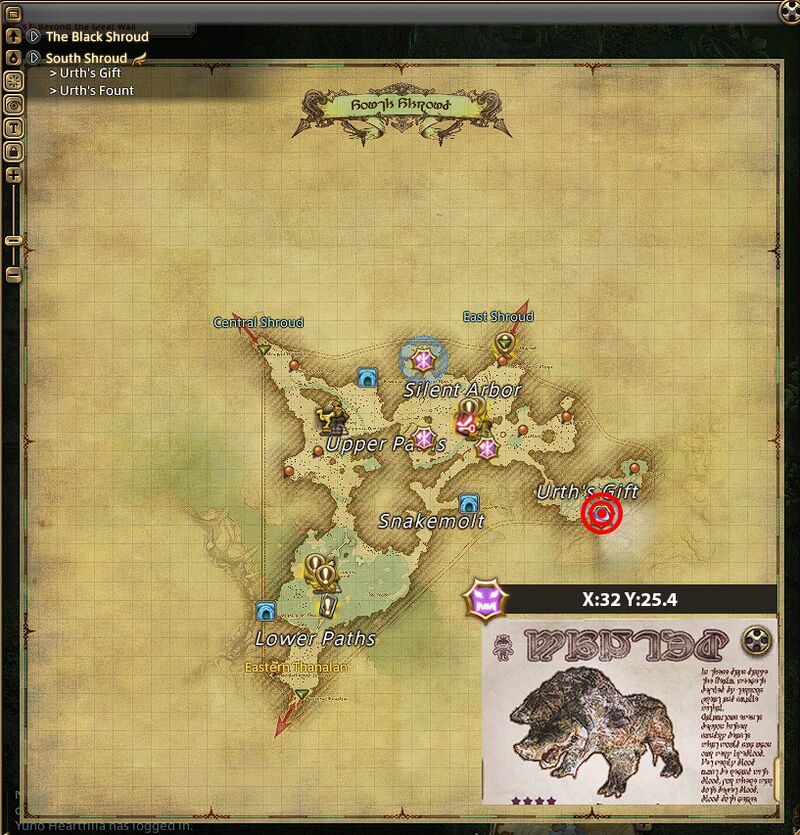Viewport: 800px width, 835px height.
Task: Jump to Urth's Fount sub-area
Action: click(x=95, y=90)
